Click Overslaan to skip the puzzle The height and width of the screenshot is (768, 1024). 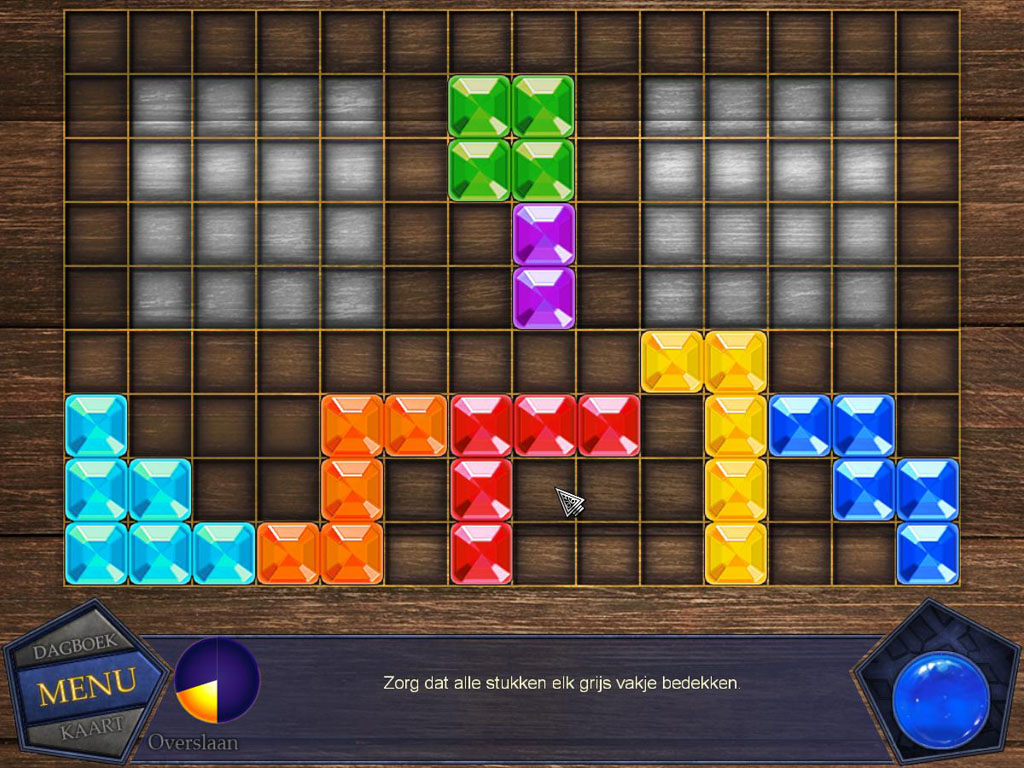[194, 743]
